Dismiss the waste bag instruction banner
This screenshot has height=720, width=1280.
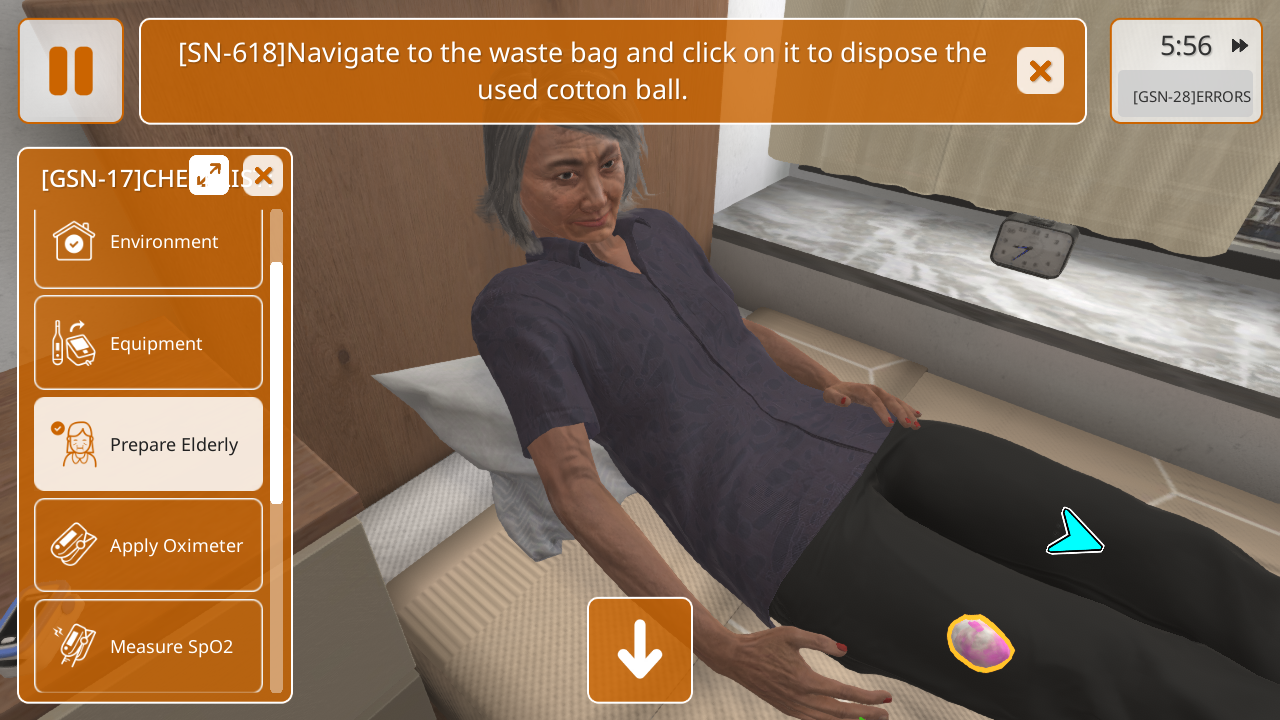(x=1040, y=71)
